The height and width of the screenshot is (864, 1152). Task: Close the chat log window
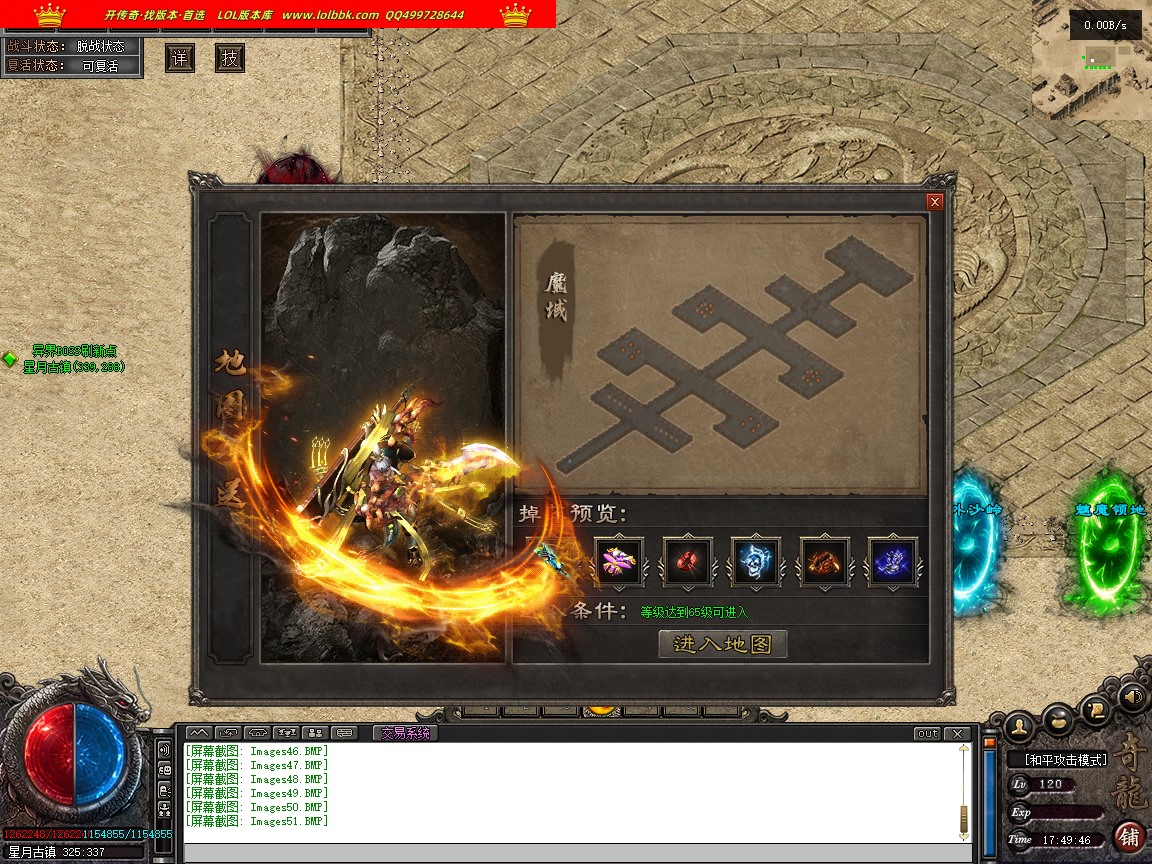point(958,734)
